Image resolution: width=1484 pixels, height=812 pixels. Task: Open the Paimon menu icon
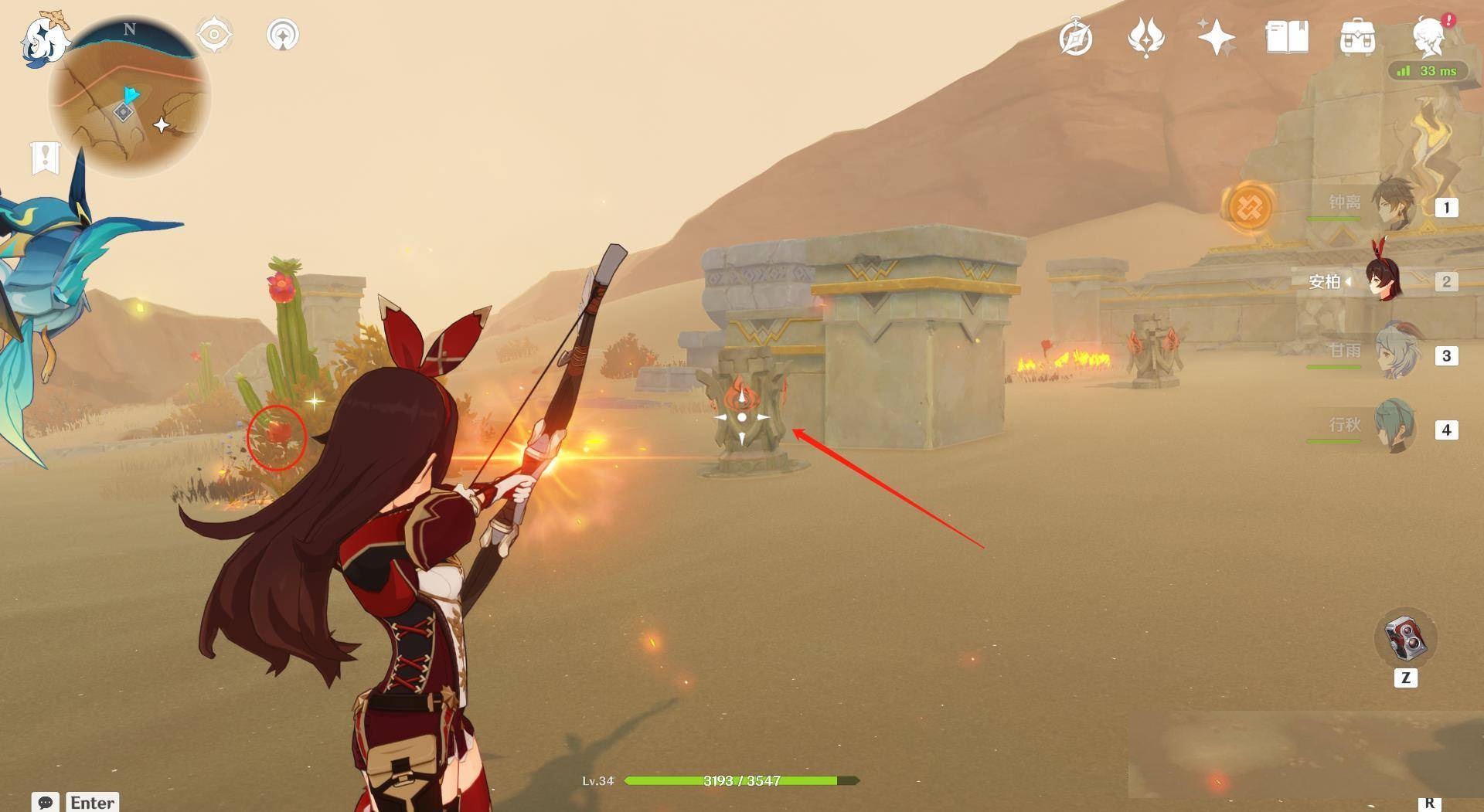pos(44,39)
